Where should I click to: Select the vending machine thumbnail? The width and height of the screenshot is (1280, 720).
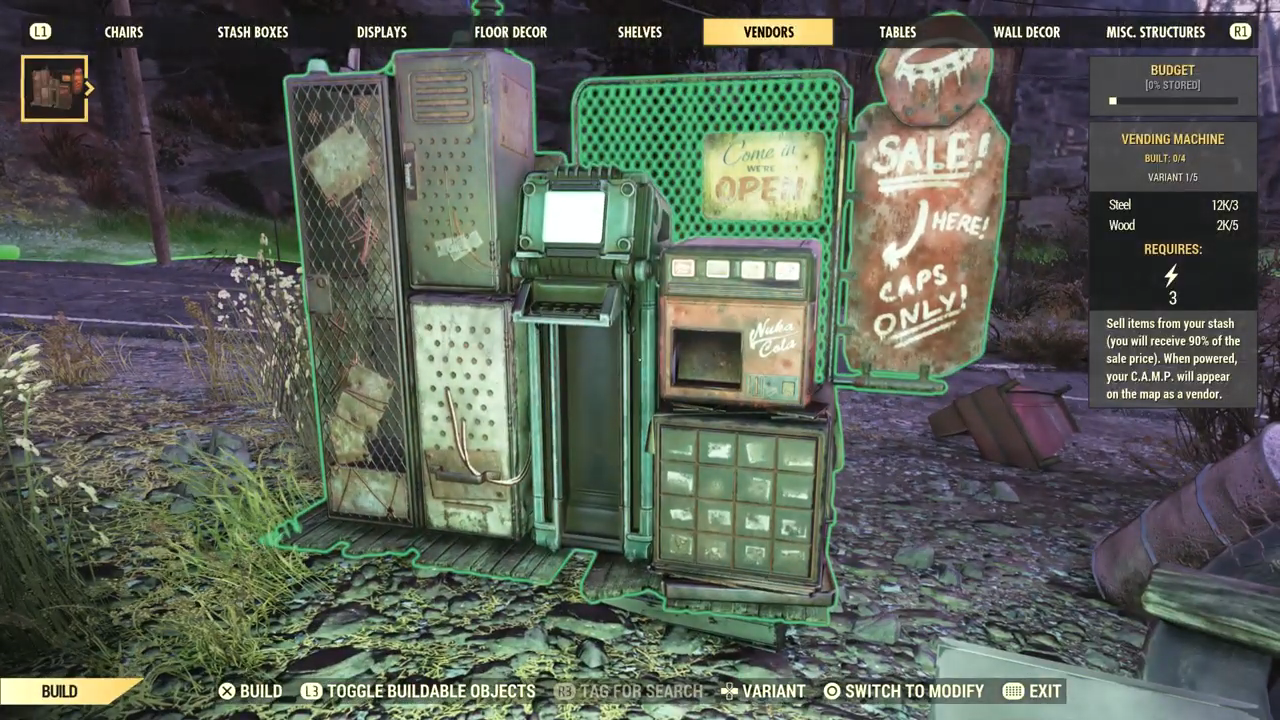point(54,88)
